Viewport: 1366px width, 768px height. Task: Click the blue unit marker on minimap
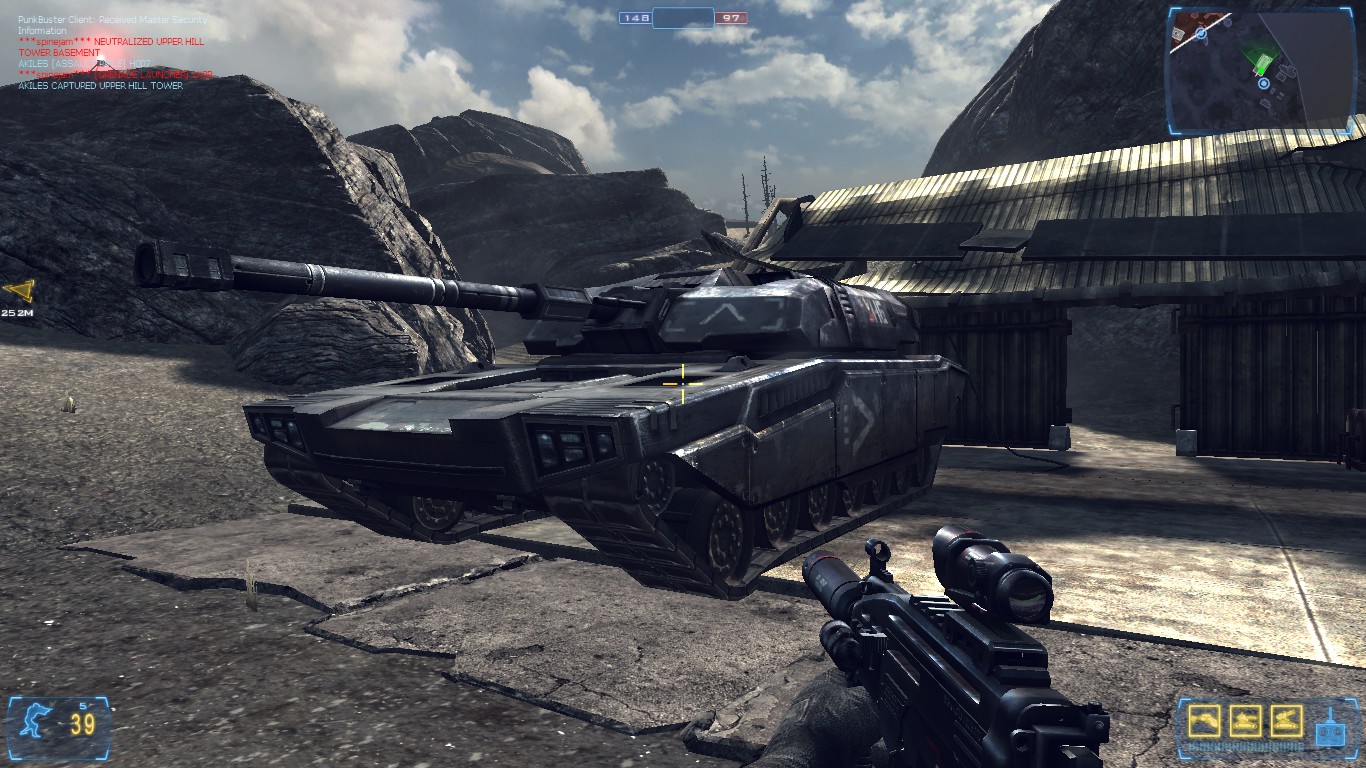pos(1264,84)
